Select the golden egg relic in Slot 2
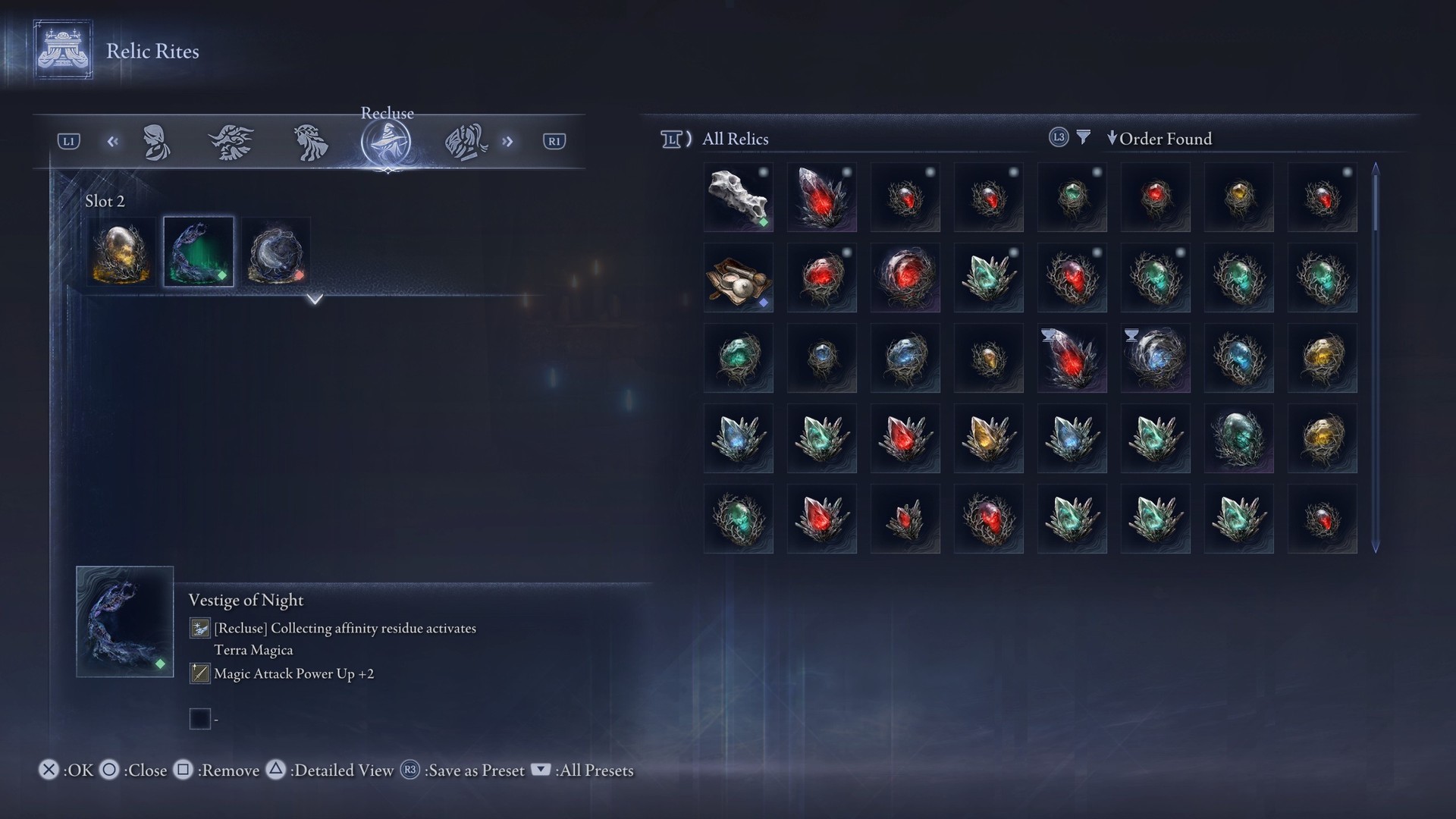The image size is (1456, 819). click(121, 253)
